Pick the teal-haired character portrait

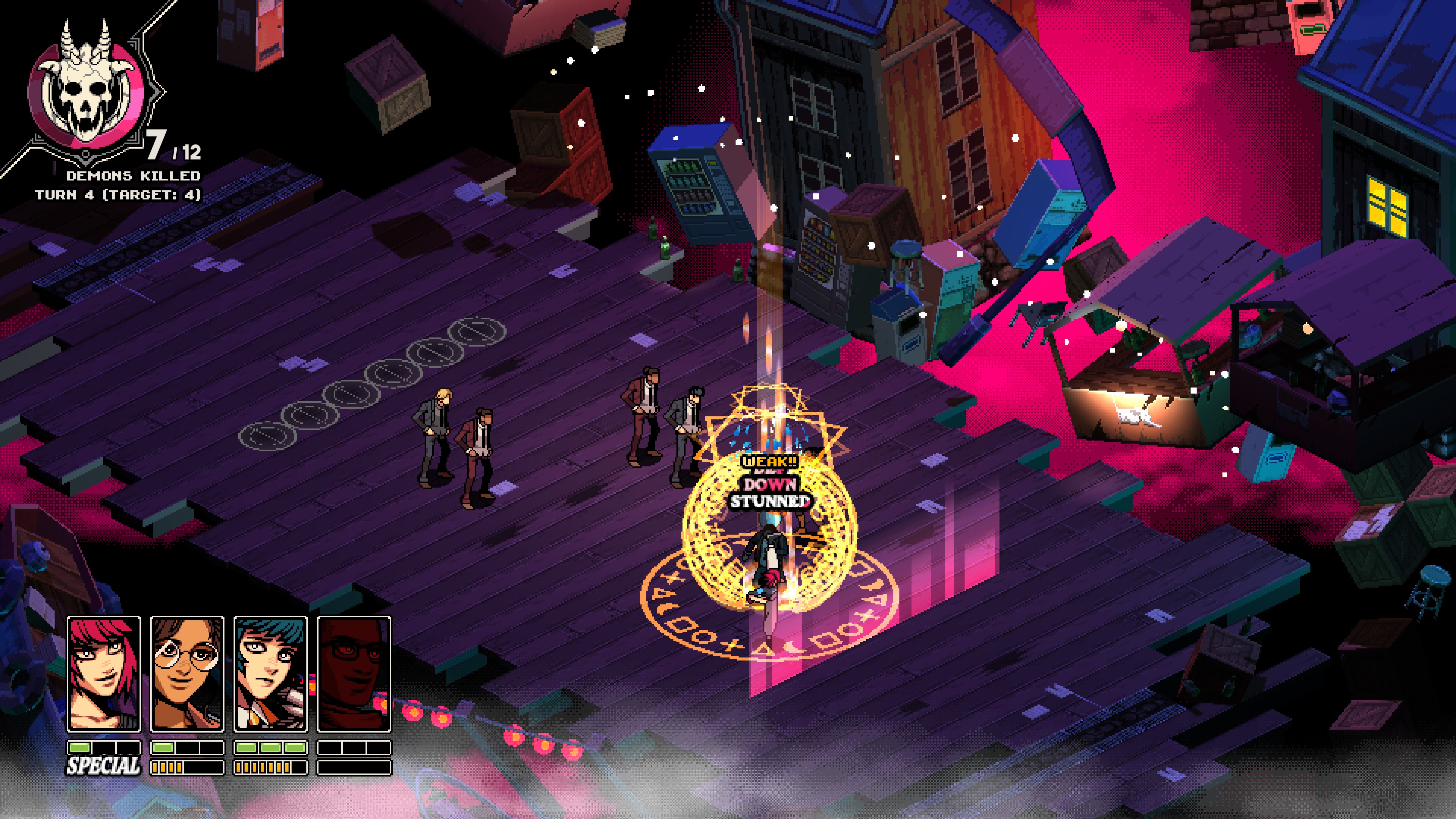270,674
